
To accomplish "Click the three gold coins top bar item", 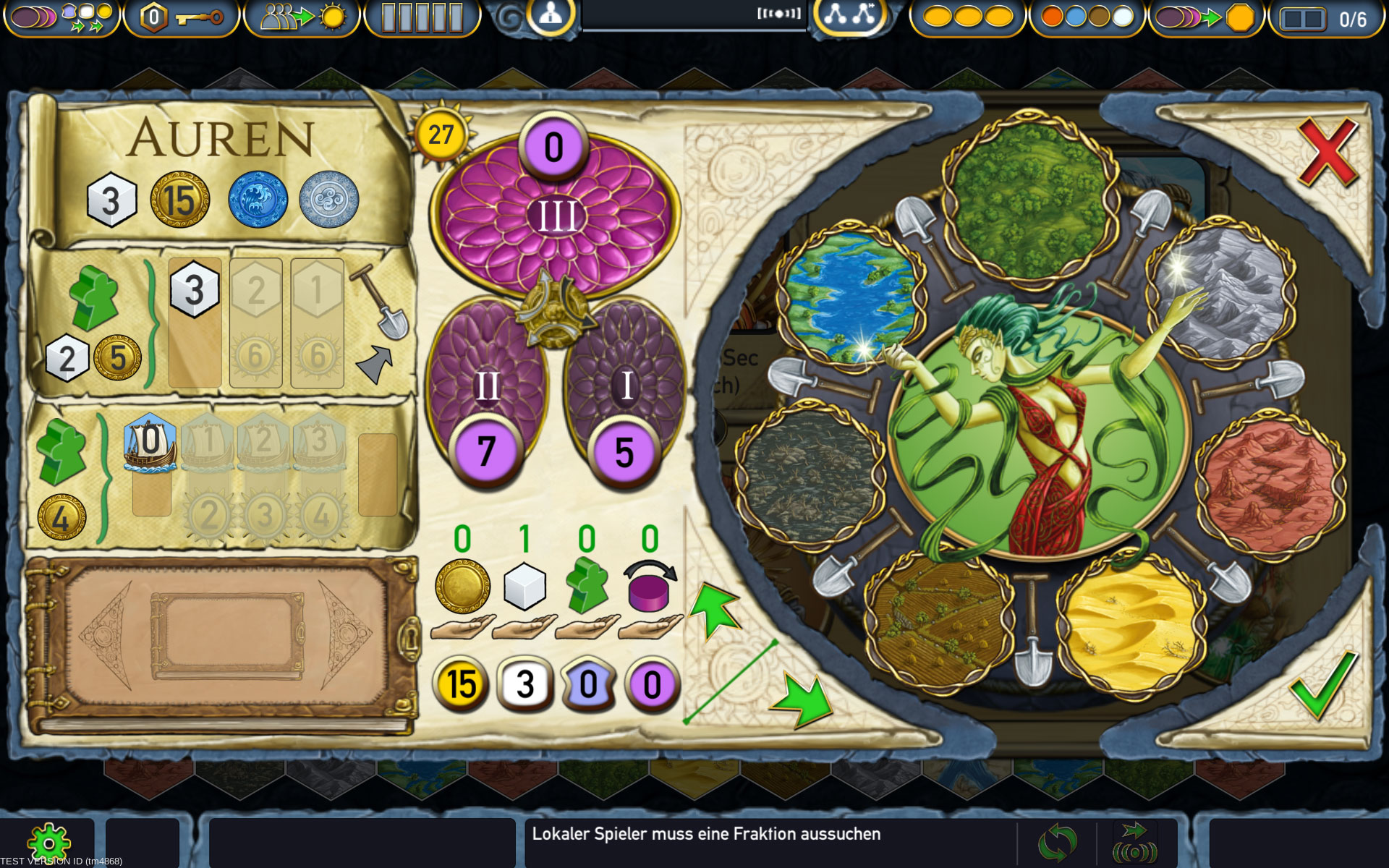I will [x=967, y=17].
